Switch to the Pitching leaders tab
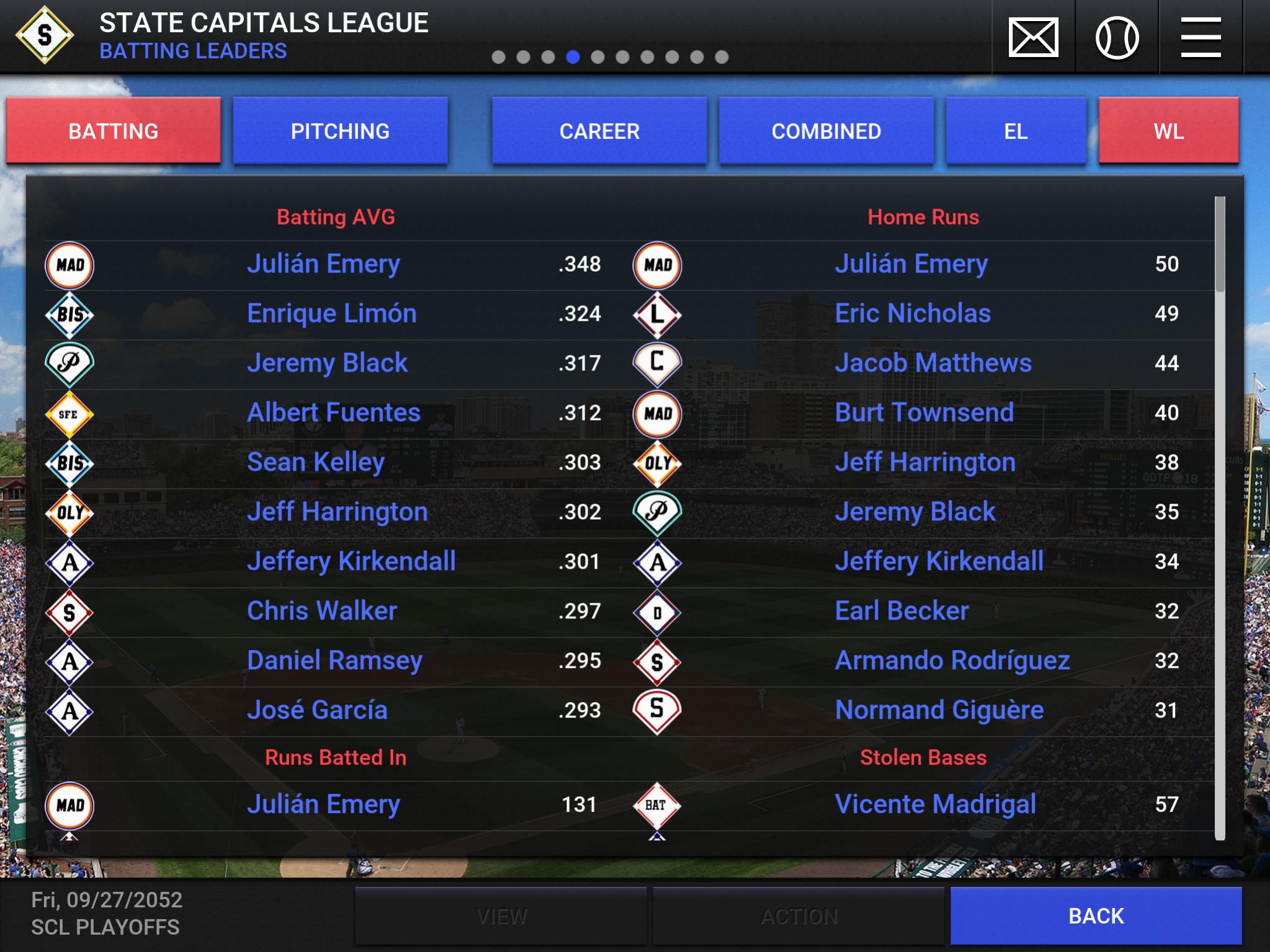 click(340, 131)
